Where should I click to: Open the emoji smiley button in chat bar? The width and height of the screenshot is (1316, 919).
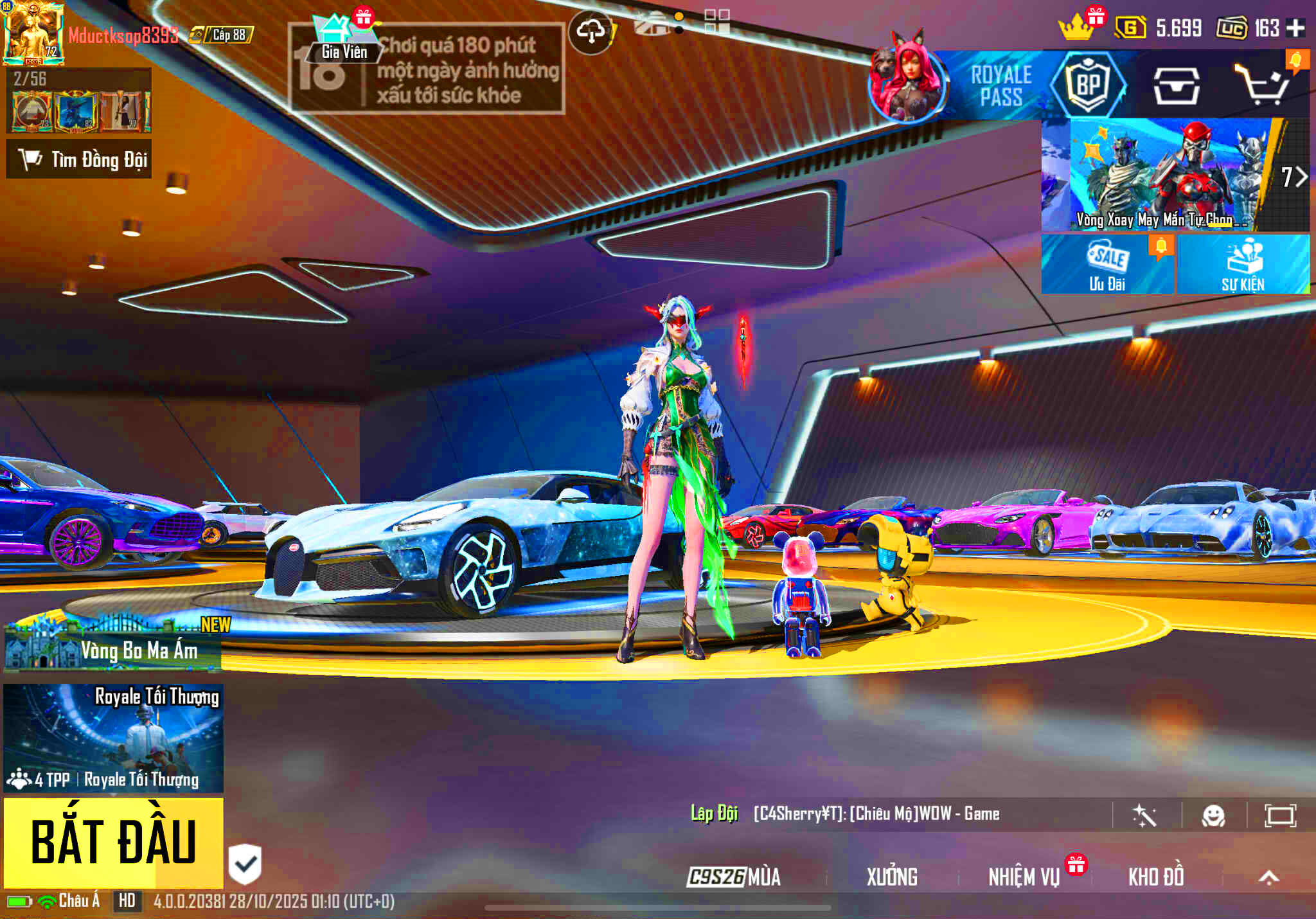[1213, 816]
